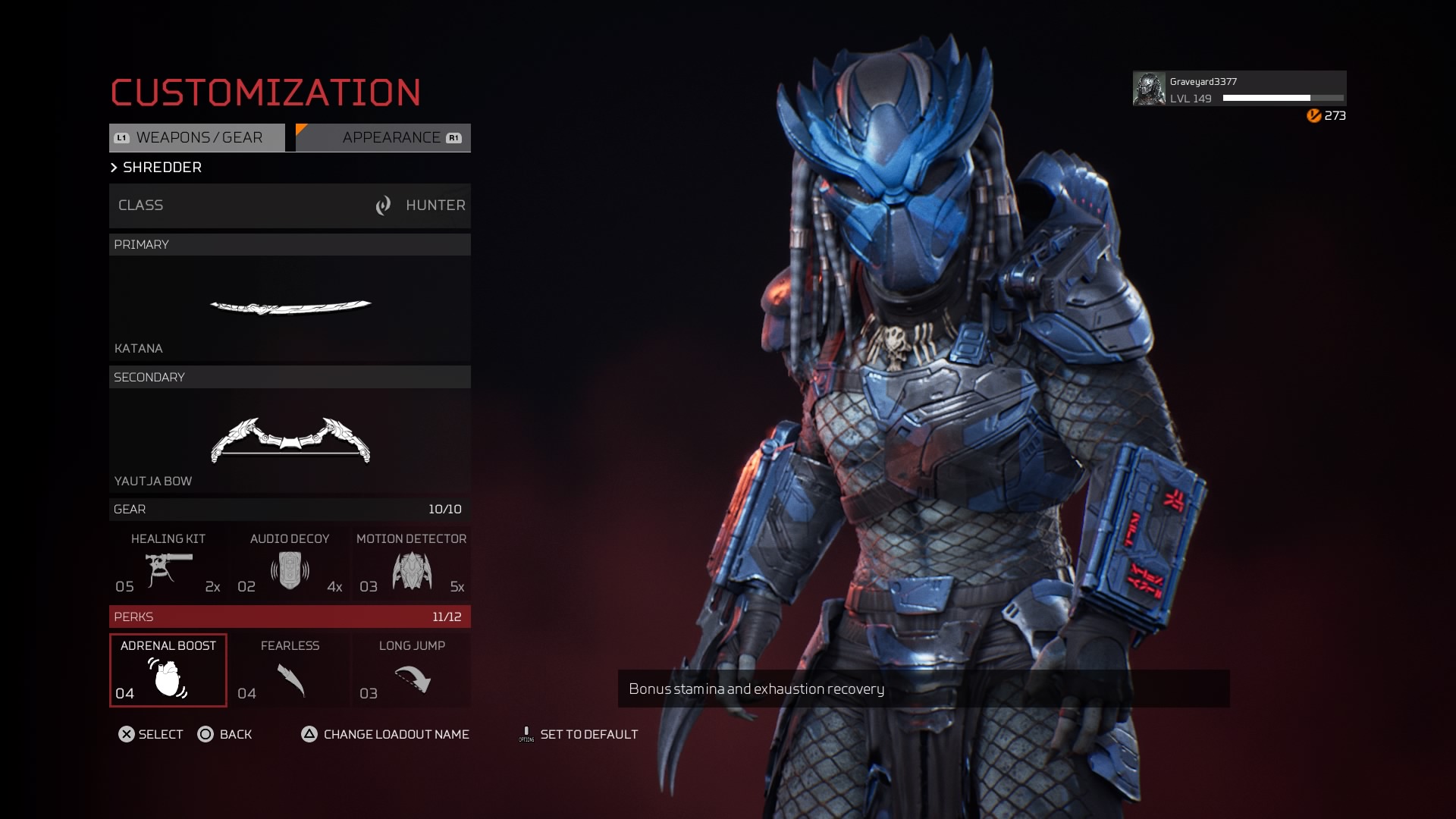Choose the Fearless perk slot
The height and width of the screenshot is (819, 1456).
point(290,670)
